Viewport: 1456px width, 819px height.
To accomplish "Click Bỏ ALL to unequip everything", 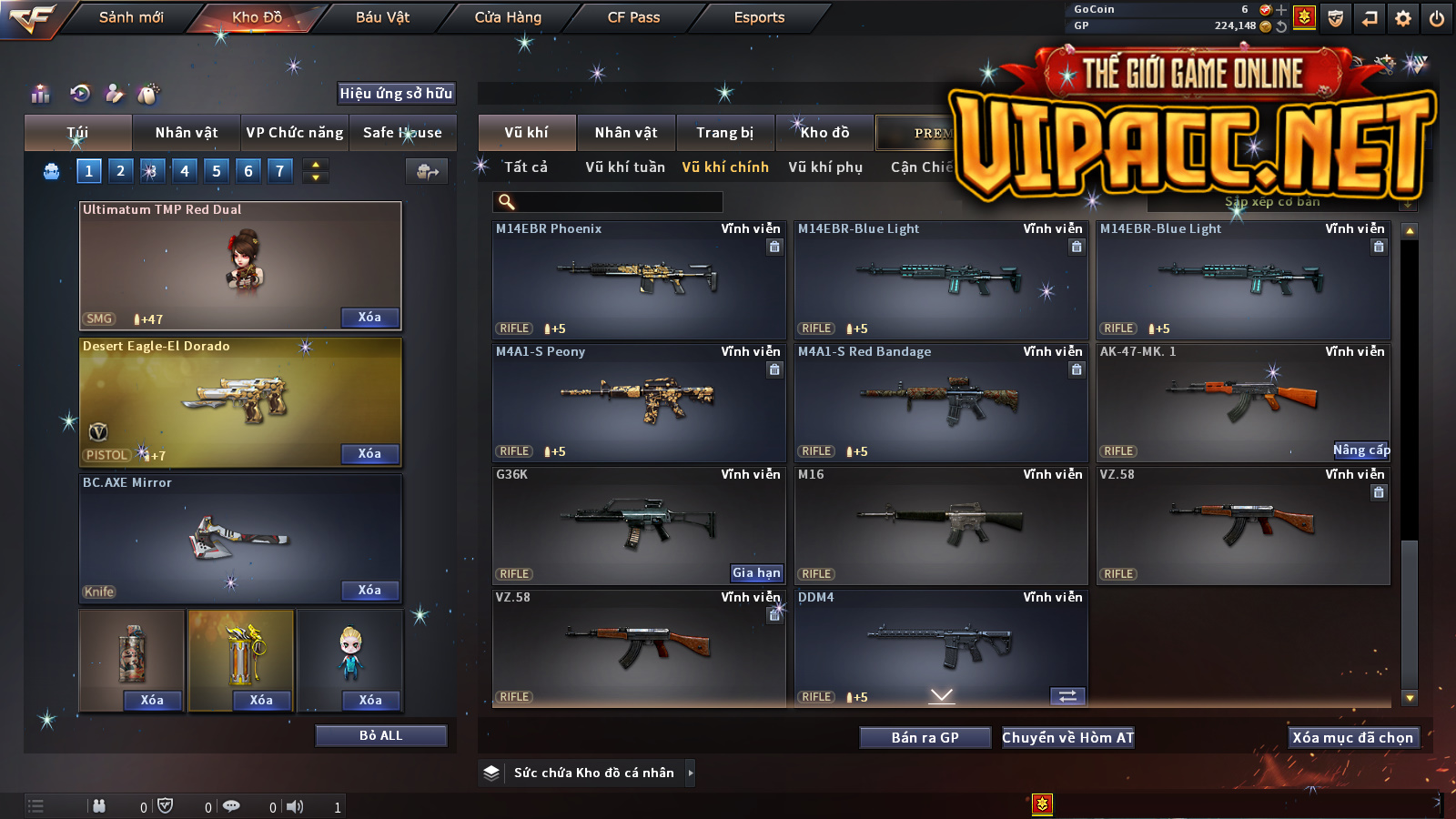I will 380,735.
